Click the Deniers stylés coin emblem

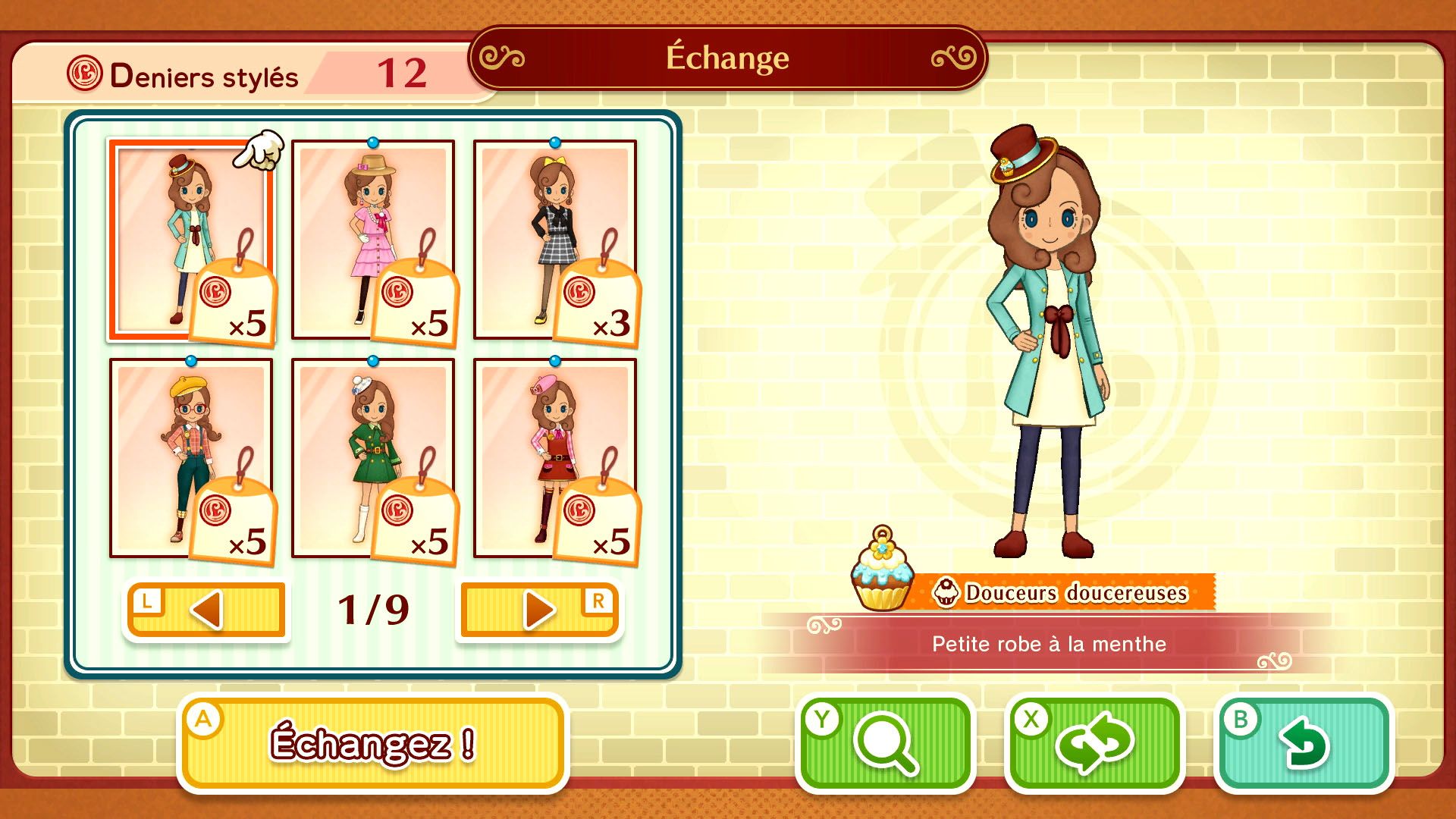(86, 74)
